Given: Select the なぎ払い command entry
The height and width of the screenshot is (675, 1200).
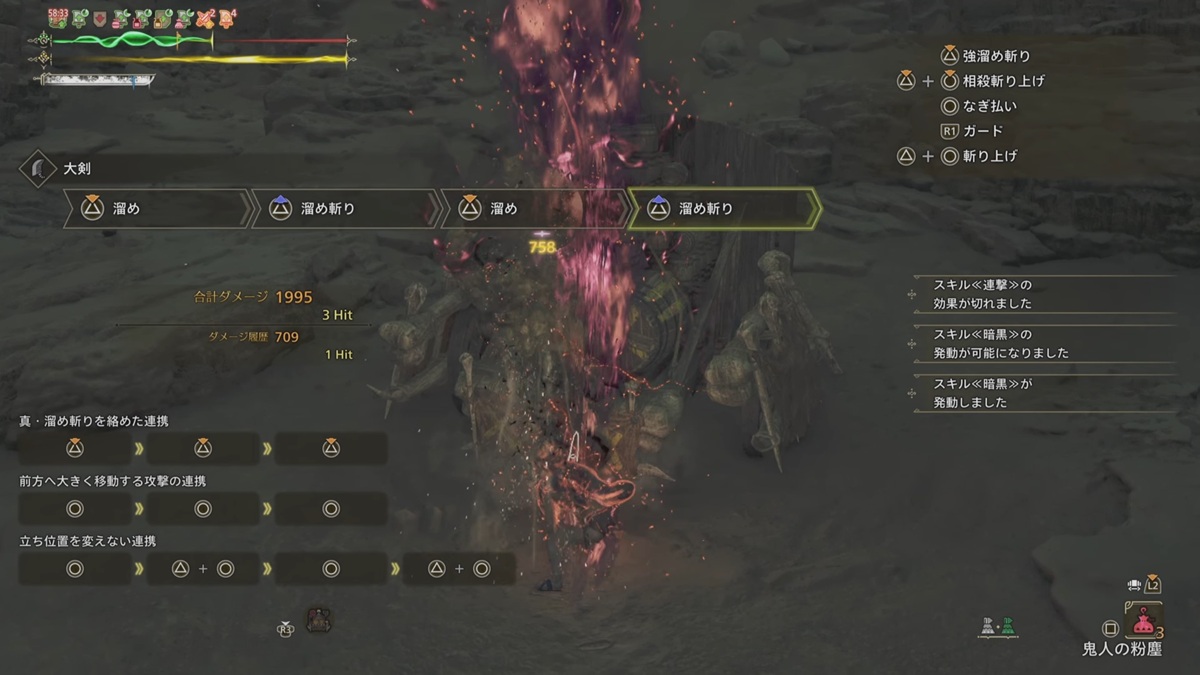Looking at the screenshot, I should coord(991,106).
